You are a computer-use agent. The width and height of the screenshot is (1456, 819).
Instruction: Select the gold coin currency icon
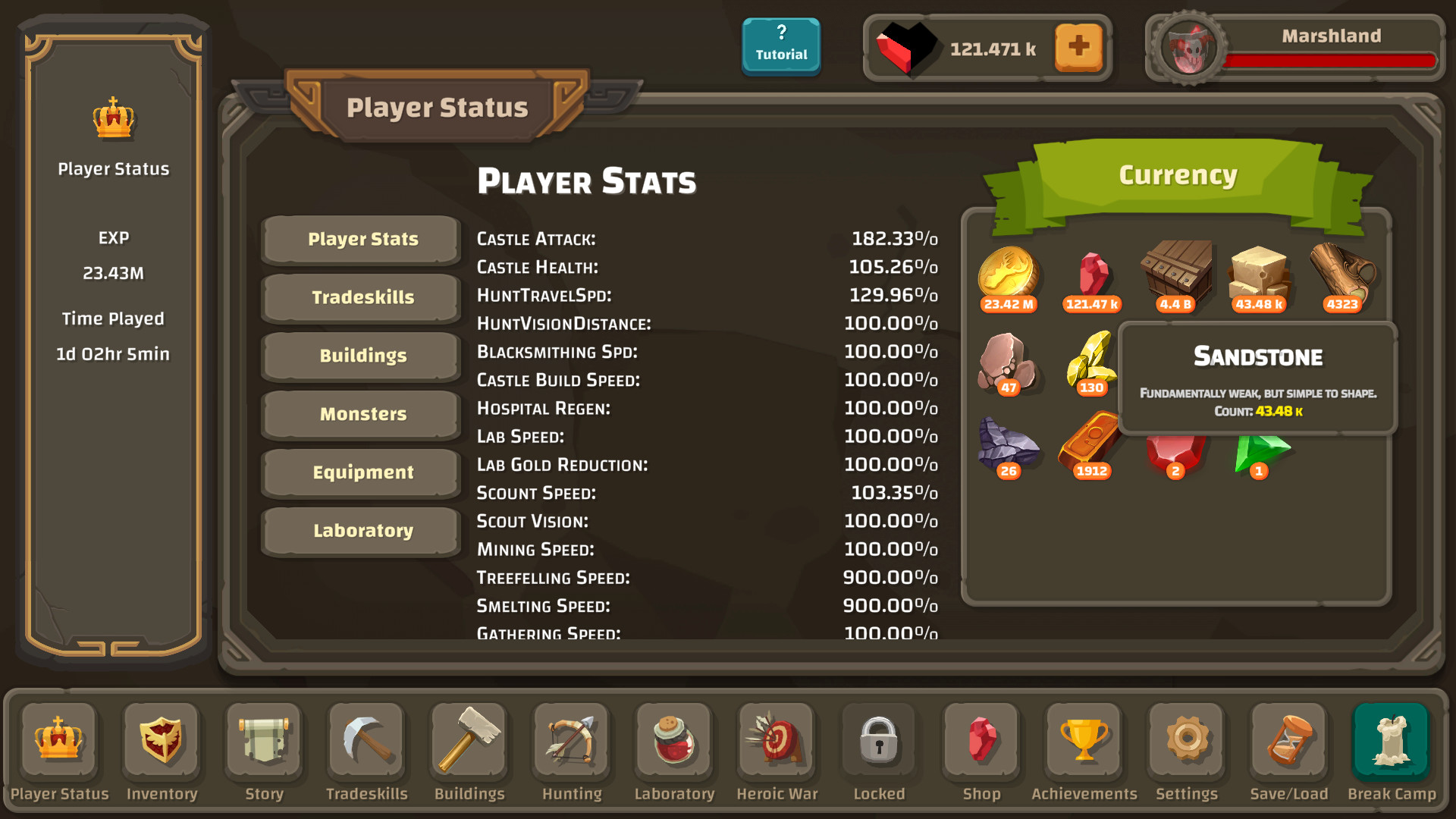pos(1009,275)
